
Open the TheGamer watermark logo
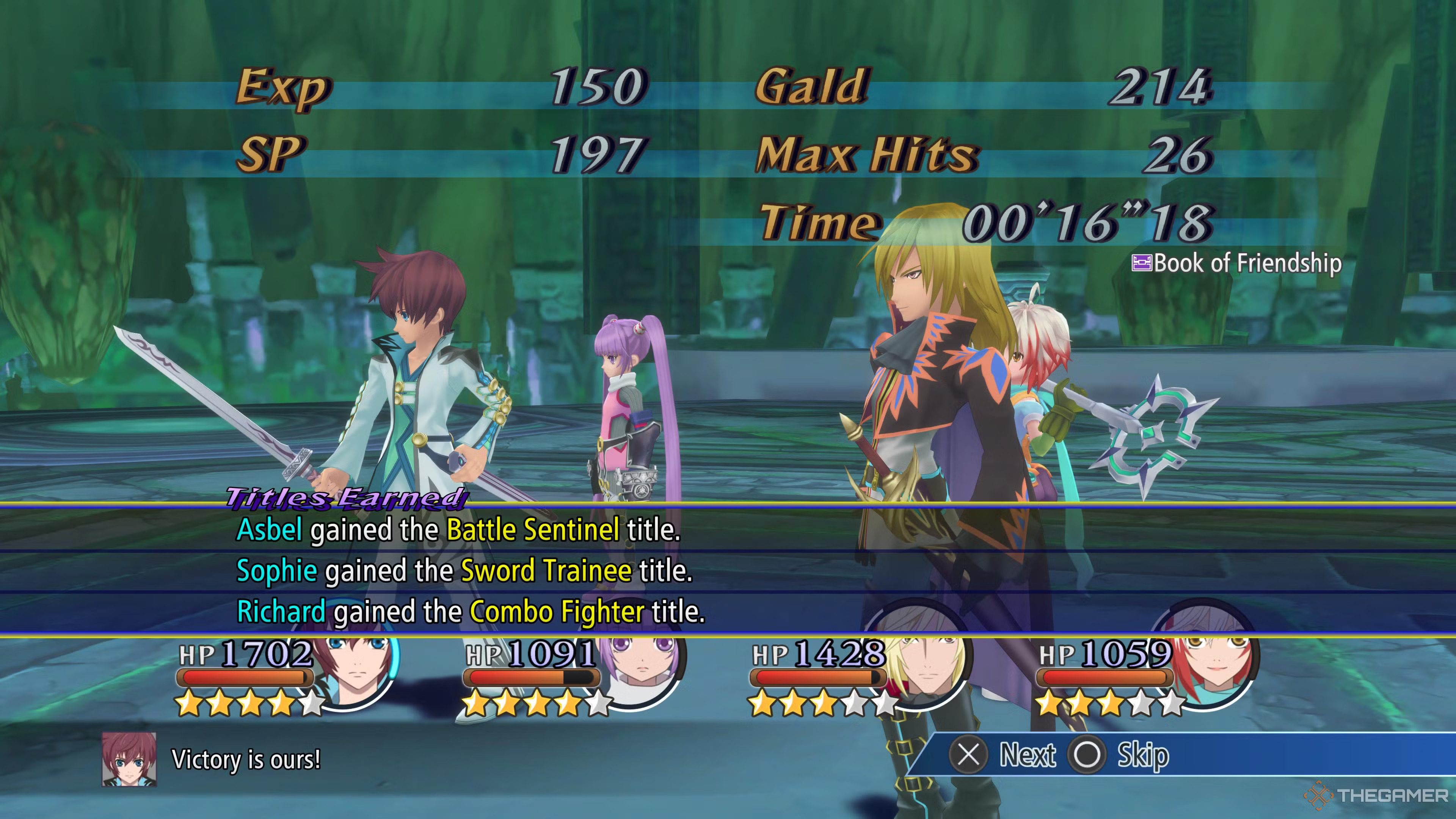(x=1377, y=796)
